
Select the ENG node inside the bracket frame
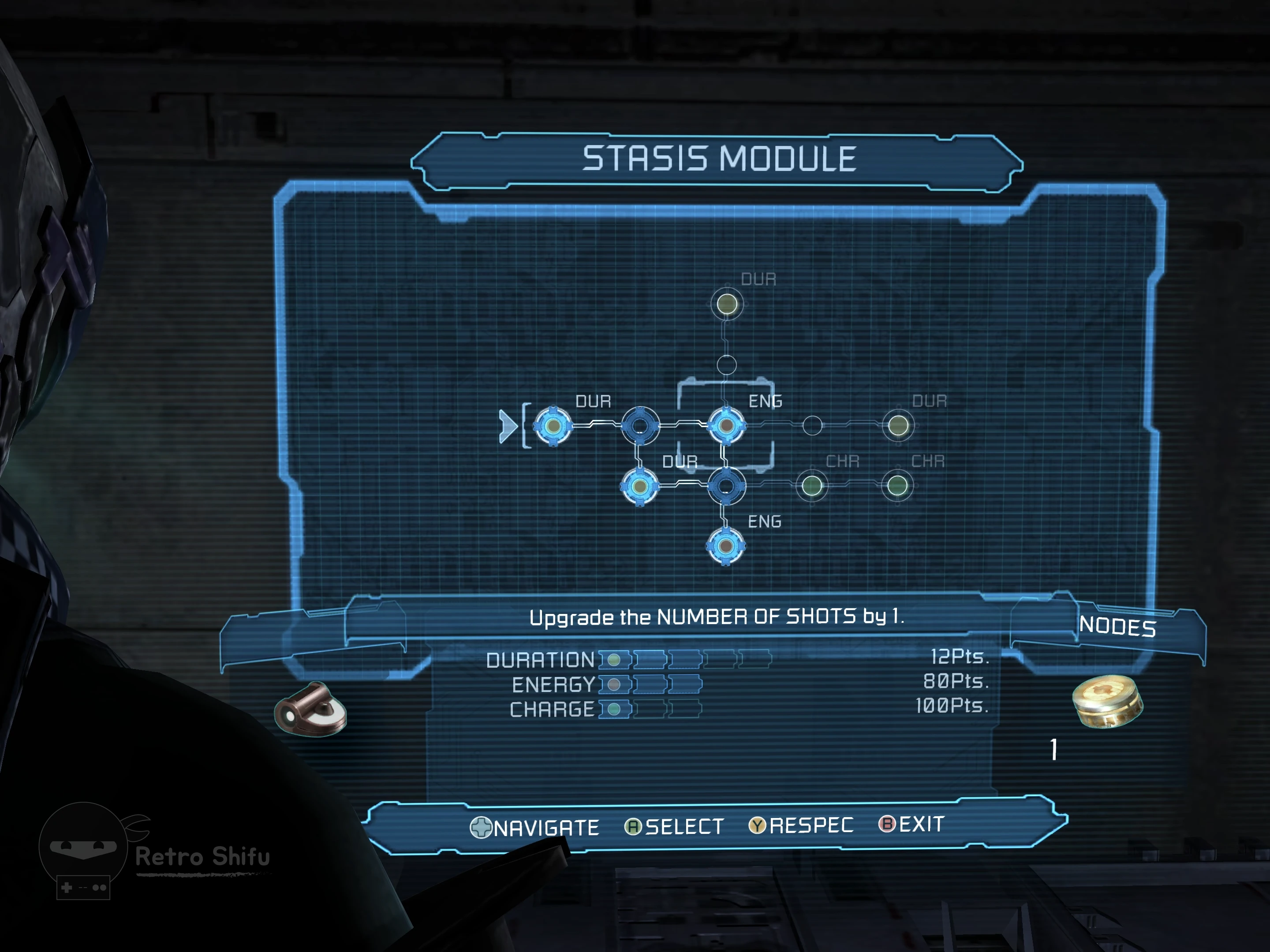pyautogui.click(x=726, y=426)
